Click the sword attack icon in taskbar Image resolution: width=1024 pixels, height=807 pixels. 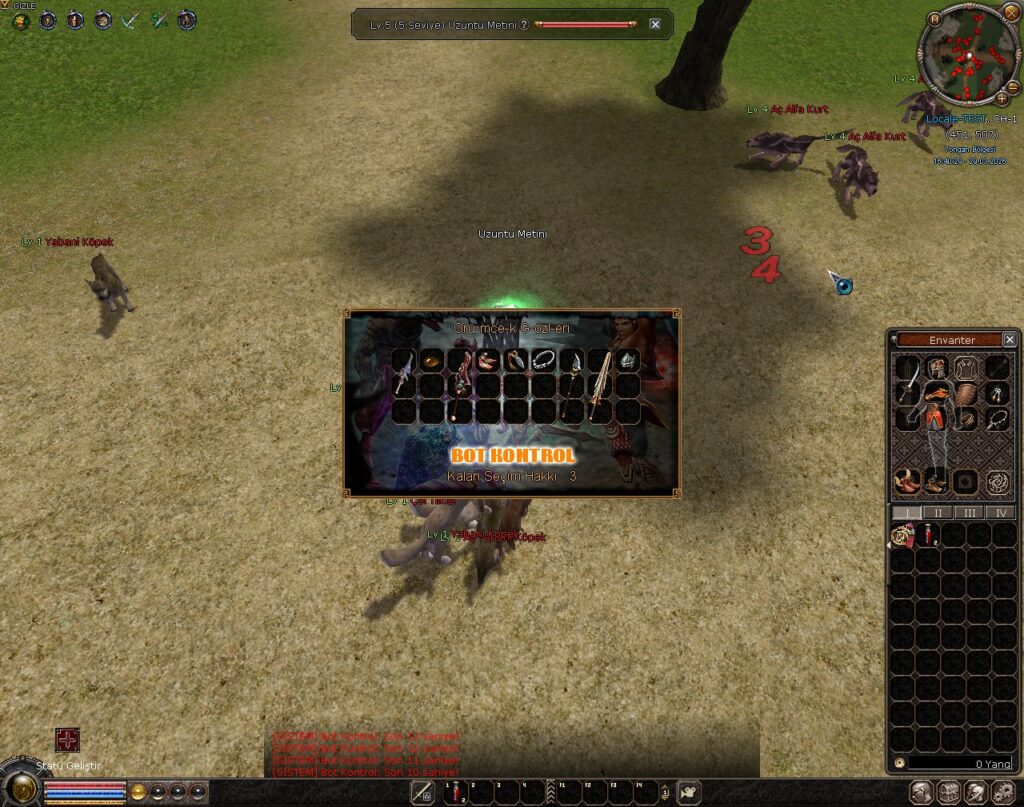tap(423, 793)
